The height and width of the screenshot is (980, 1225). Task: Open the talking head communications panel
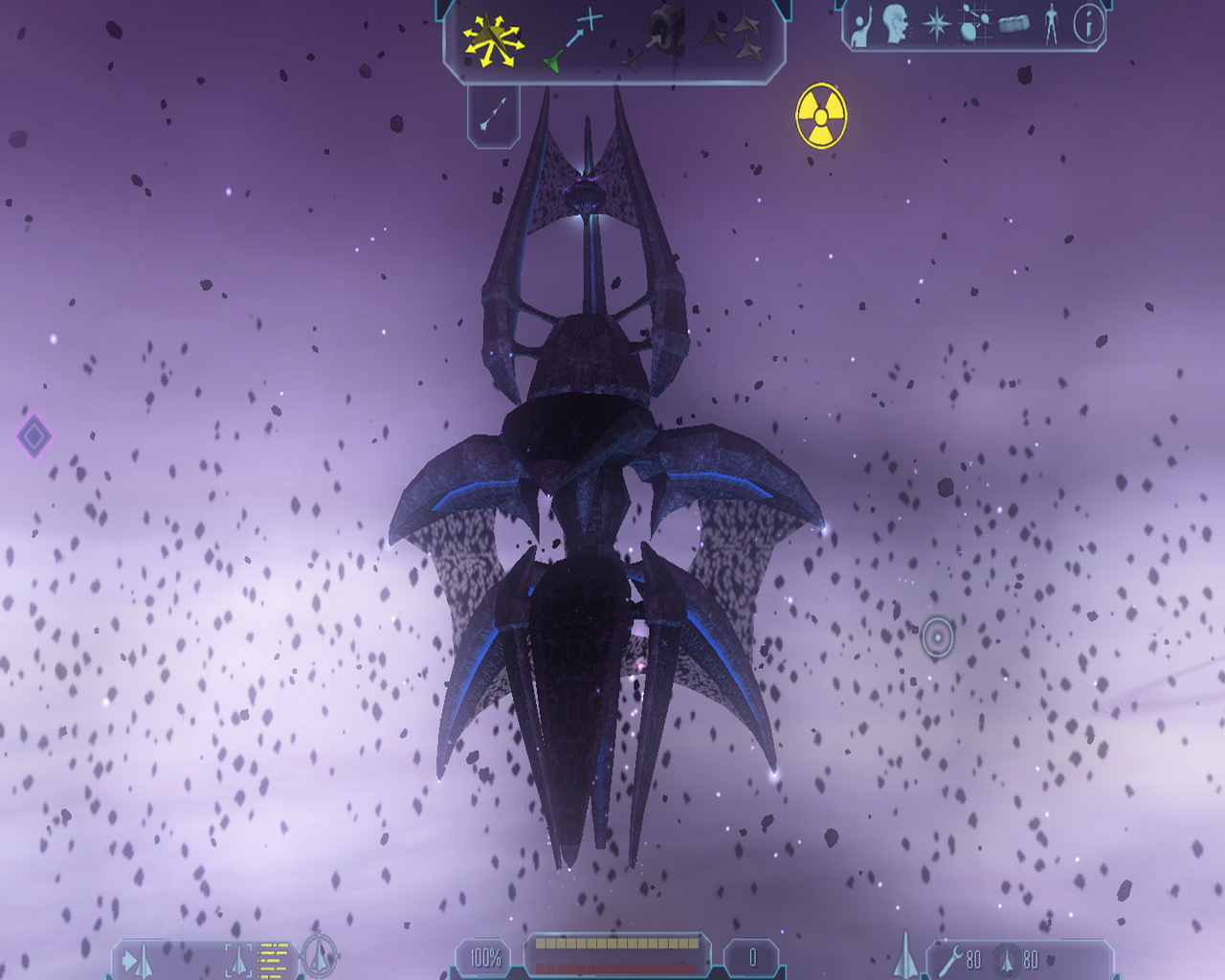pos(896,25)
